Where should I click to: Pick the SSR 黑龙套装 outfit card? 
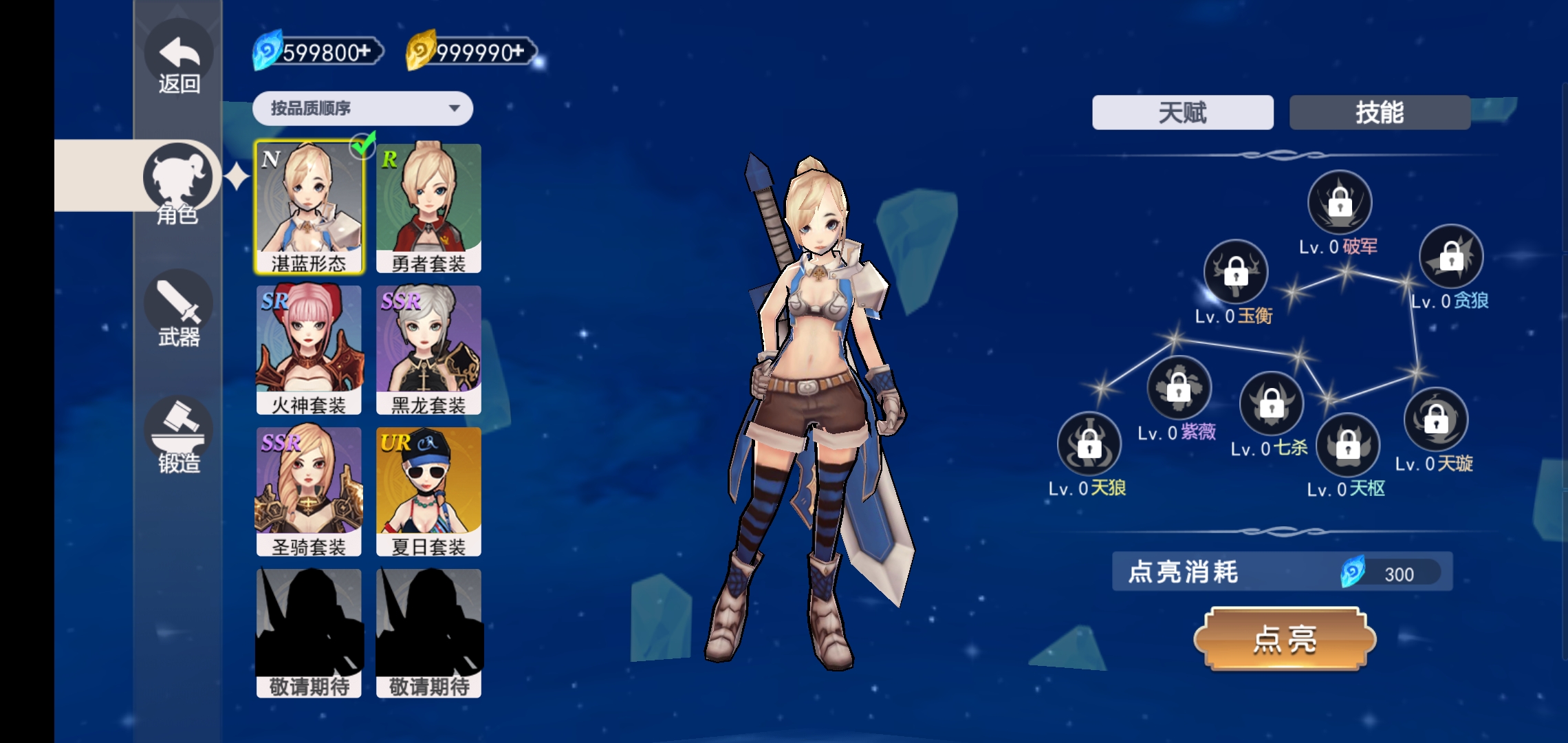(428, 349)
